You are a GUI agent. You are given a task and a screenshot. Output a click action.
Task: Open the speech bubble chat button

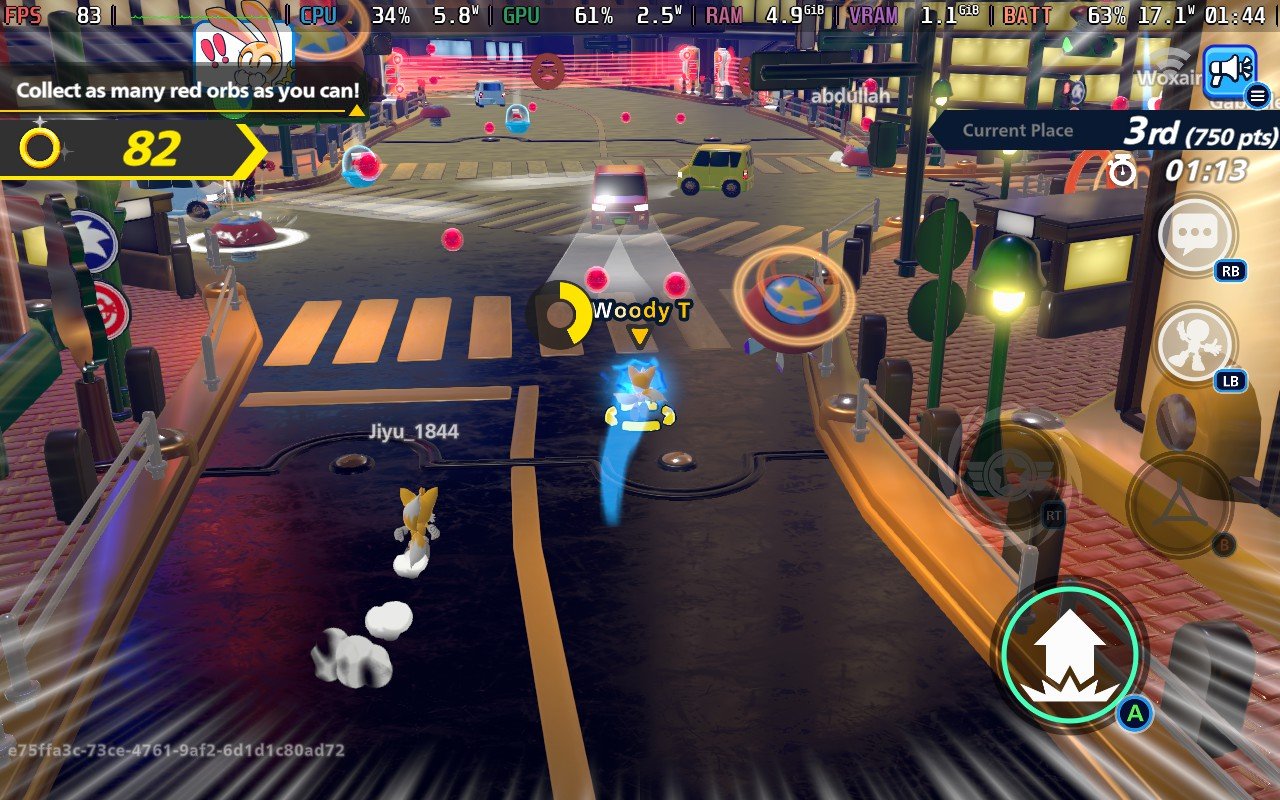coord(1195,235)
